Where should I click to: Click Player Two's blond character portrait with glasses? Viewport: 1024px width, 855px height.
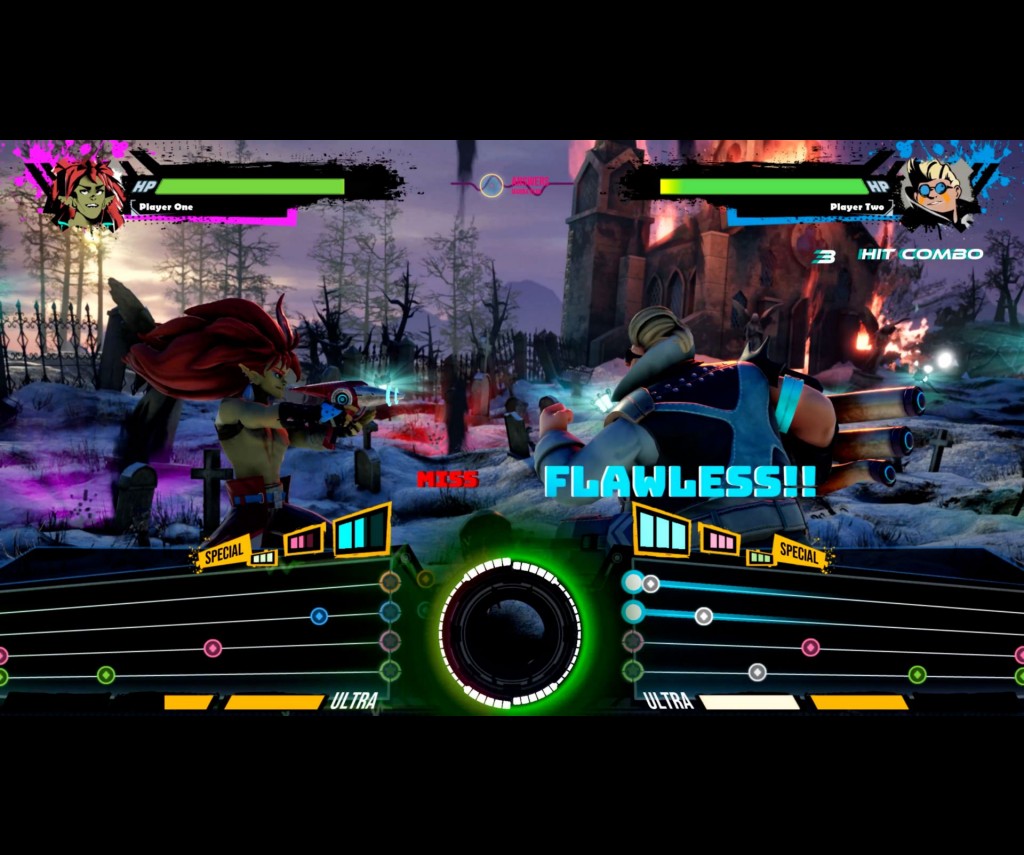coord(936,190)
